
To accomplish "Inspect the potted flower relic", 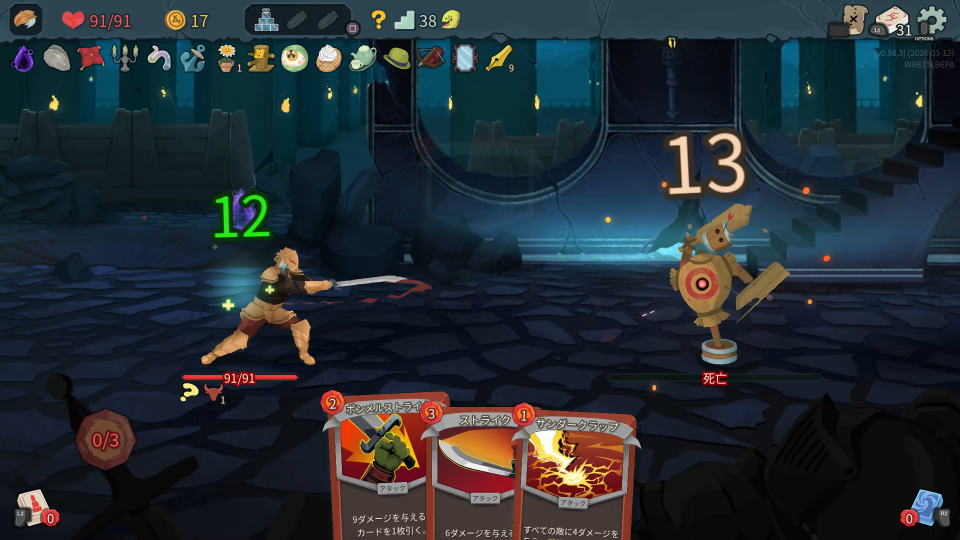I will 227,58.
